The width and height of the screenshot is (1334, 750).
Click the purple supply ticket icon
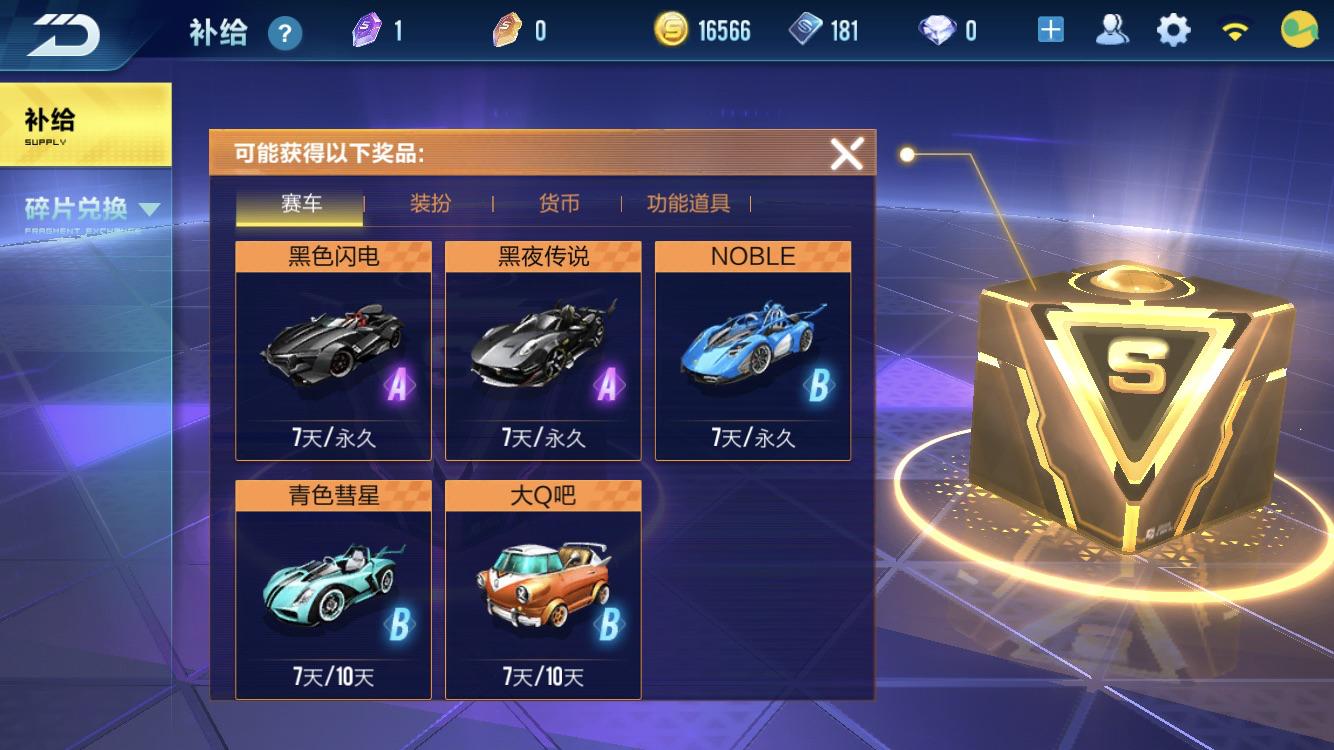point(369,29)
